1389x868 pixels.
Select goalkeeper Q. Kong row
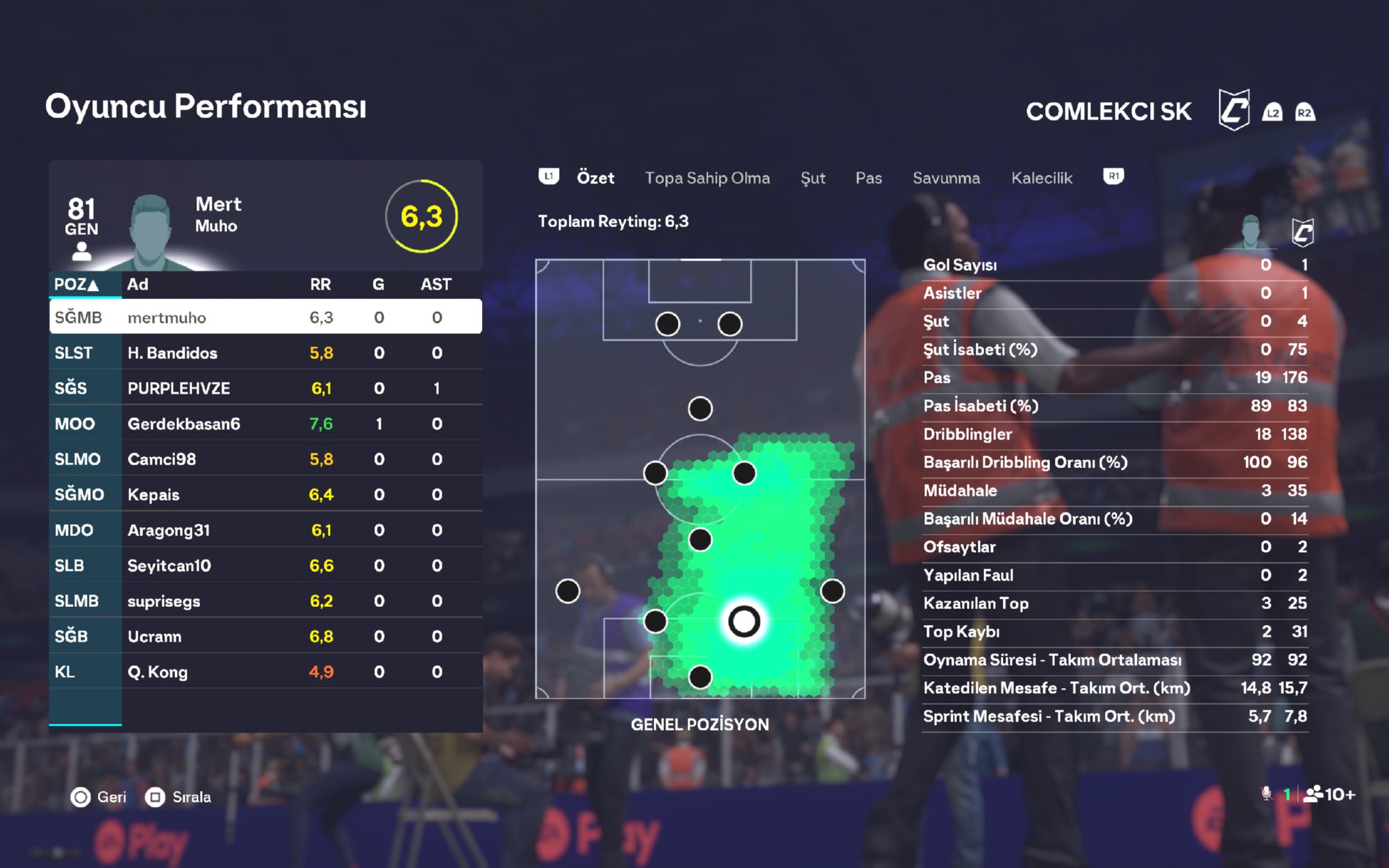coord(265,671)
